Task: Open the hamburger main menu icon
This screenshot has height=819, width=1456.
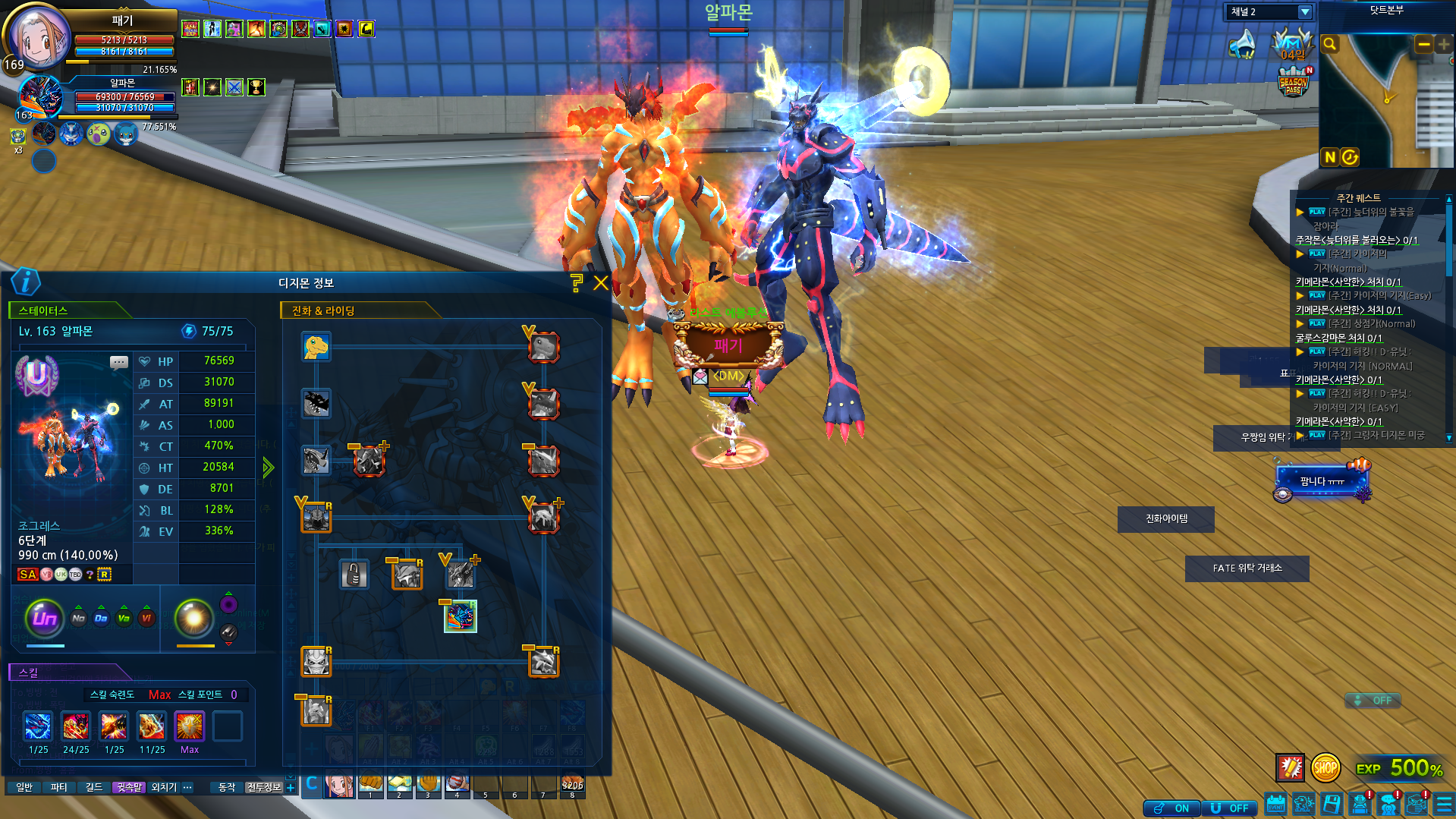Action: pyautogui.click(x=1444, y=805)
